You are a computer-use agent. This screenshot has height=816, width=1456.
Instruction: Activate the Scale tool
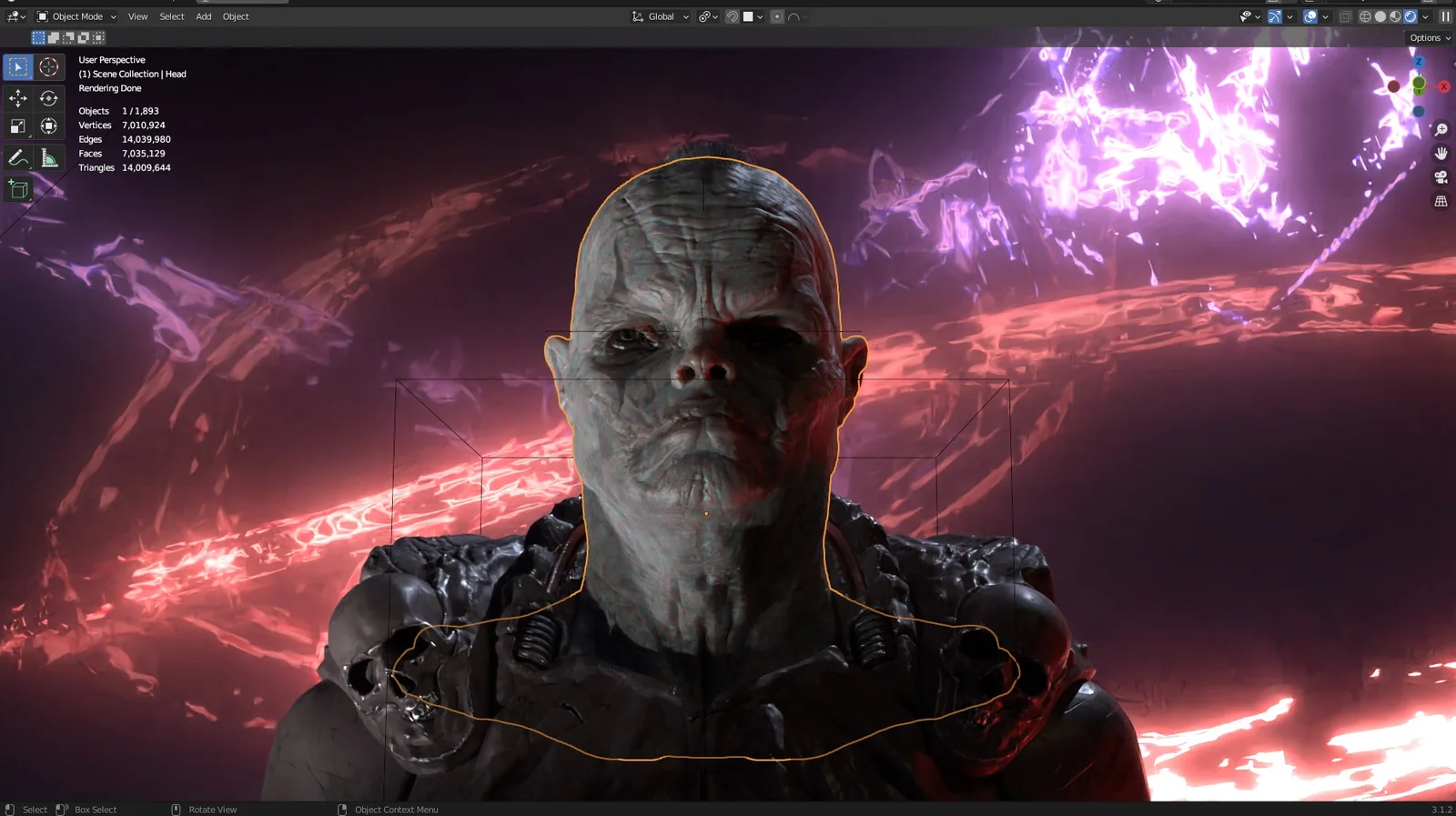[x=17, y=126]
